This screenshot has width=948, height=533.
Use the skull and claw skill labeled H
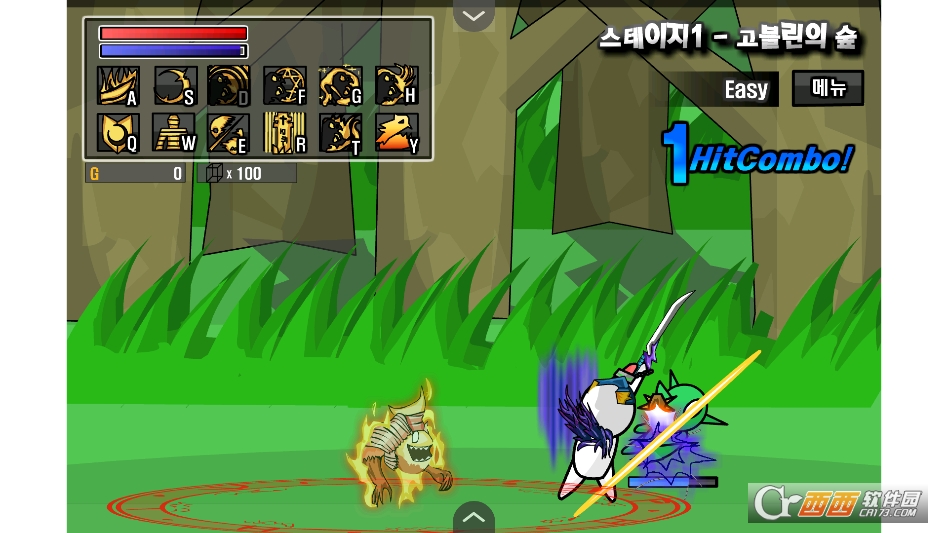[x=396, y=86]
